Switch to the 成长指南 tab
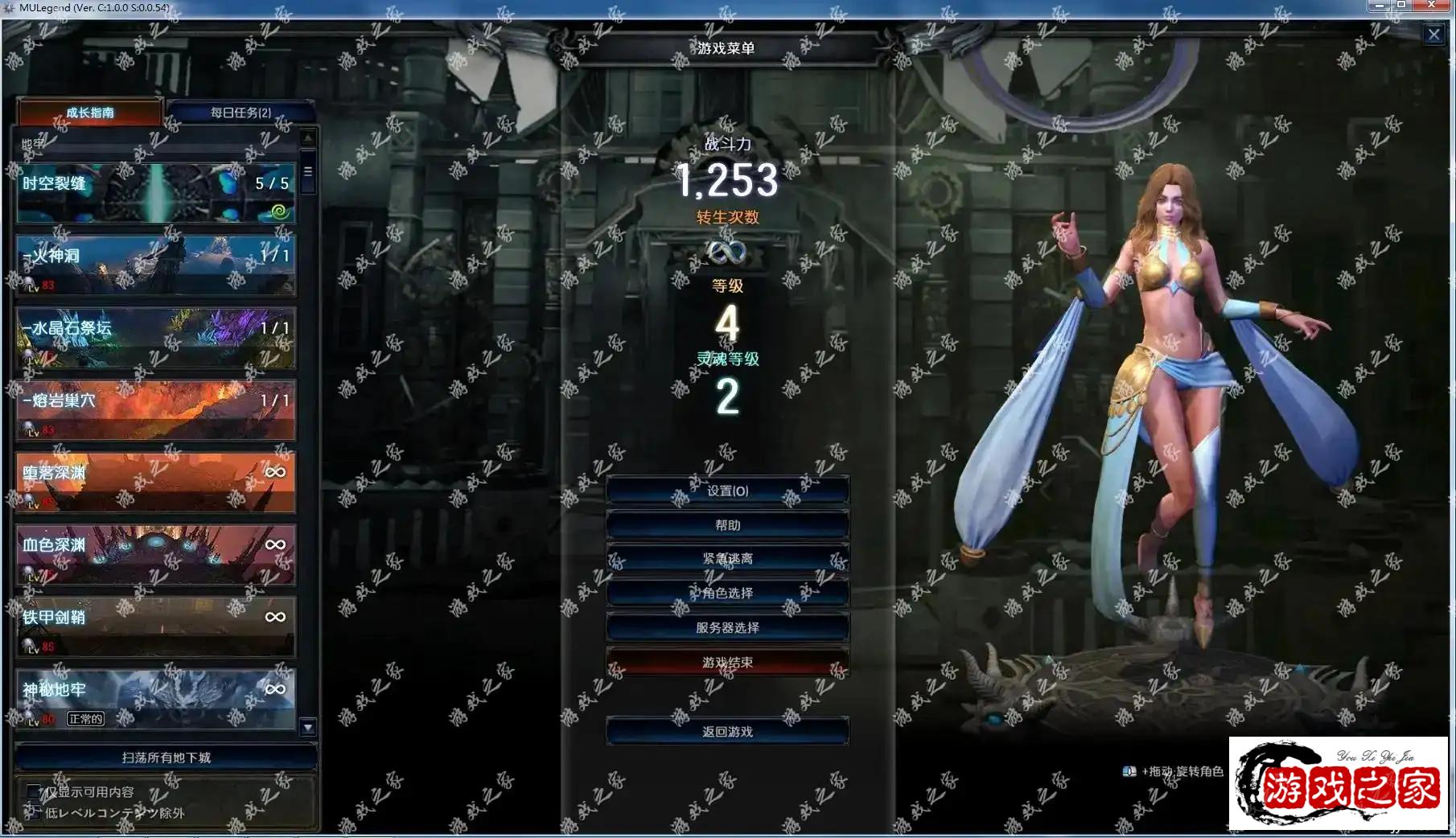The width and height of the screenshot is (1456, 838). click(90, 113)
